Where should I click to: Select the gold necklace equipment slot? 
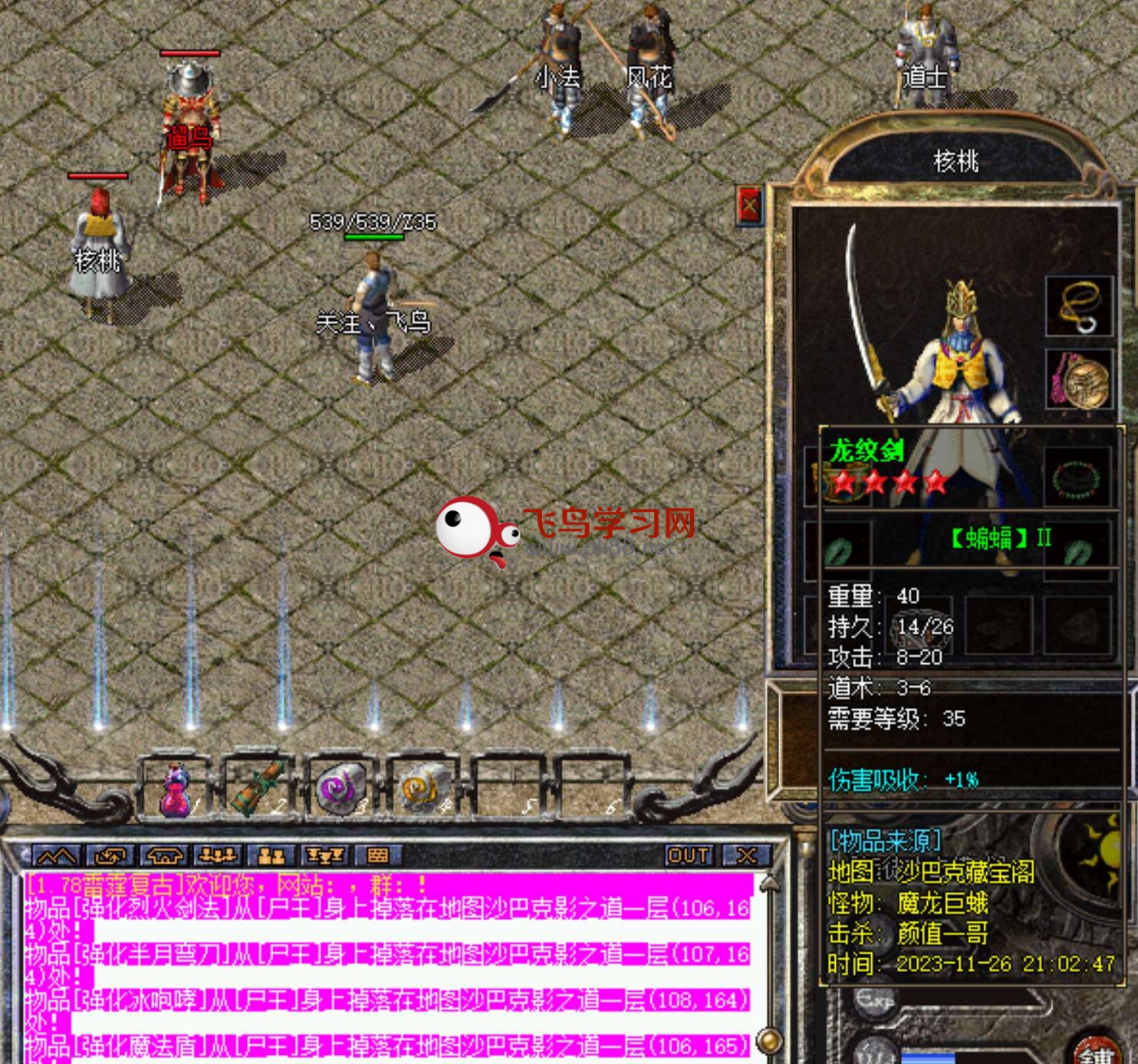pyautogui.click(x=1079, y=307)
